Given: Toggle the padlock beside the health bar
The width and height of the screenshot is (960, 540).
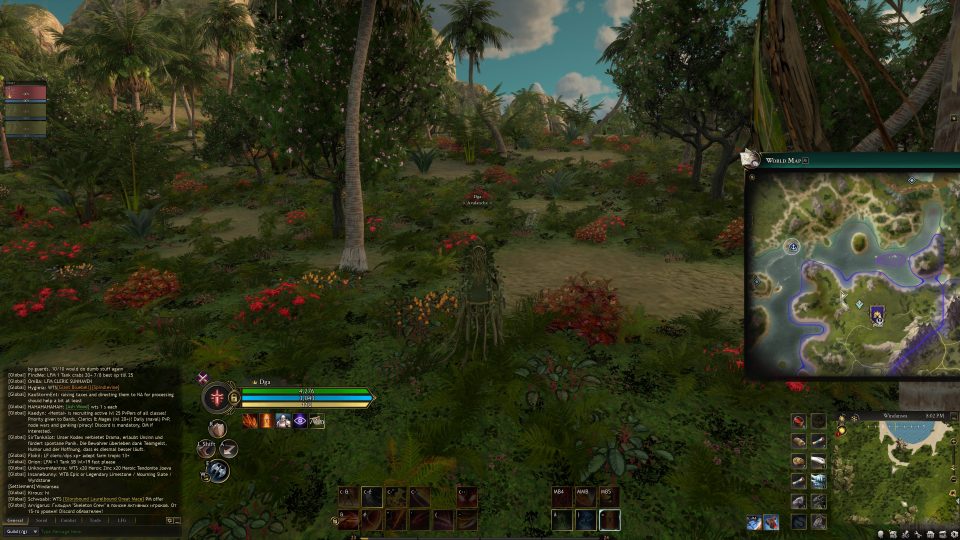Looking at the screenshot, I should [233, 397].
